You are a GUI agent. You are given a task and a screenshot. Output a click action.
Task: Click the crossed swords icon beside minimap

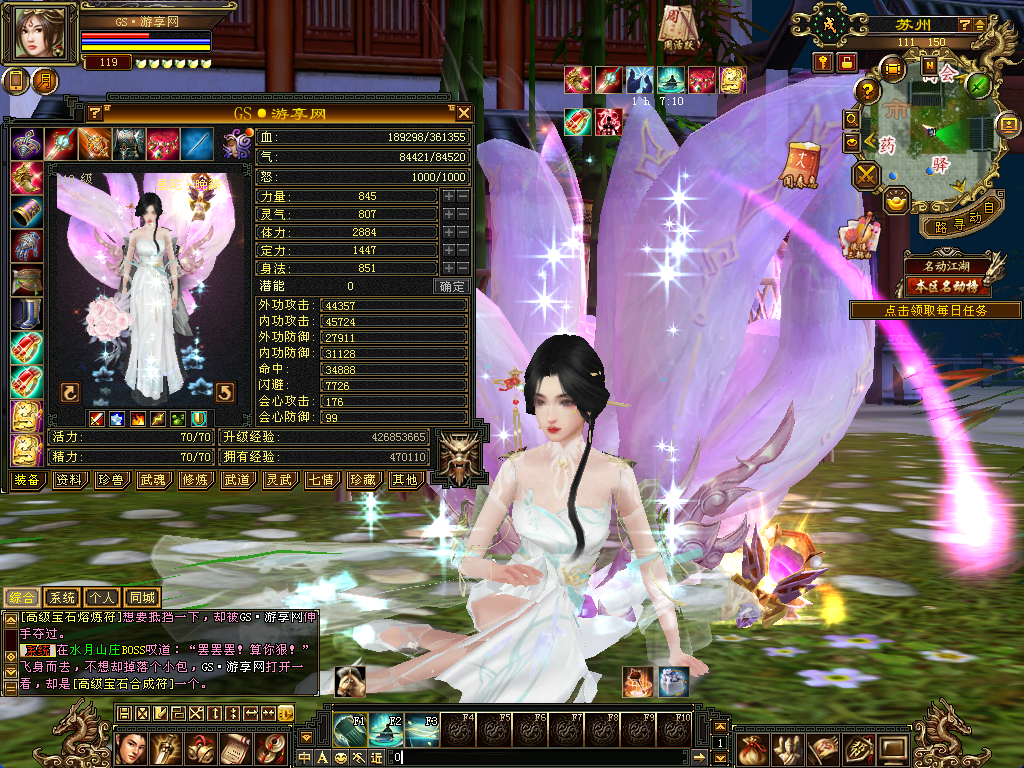pos(865,176)
